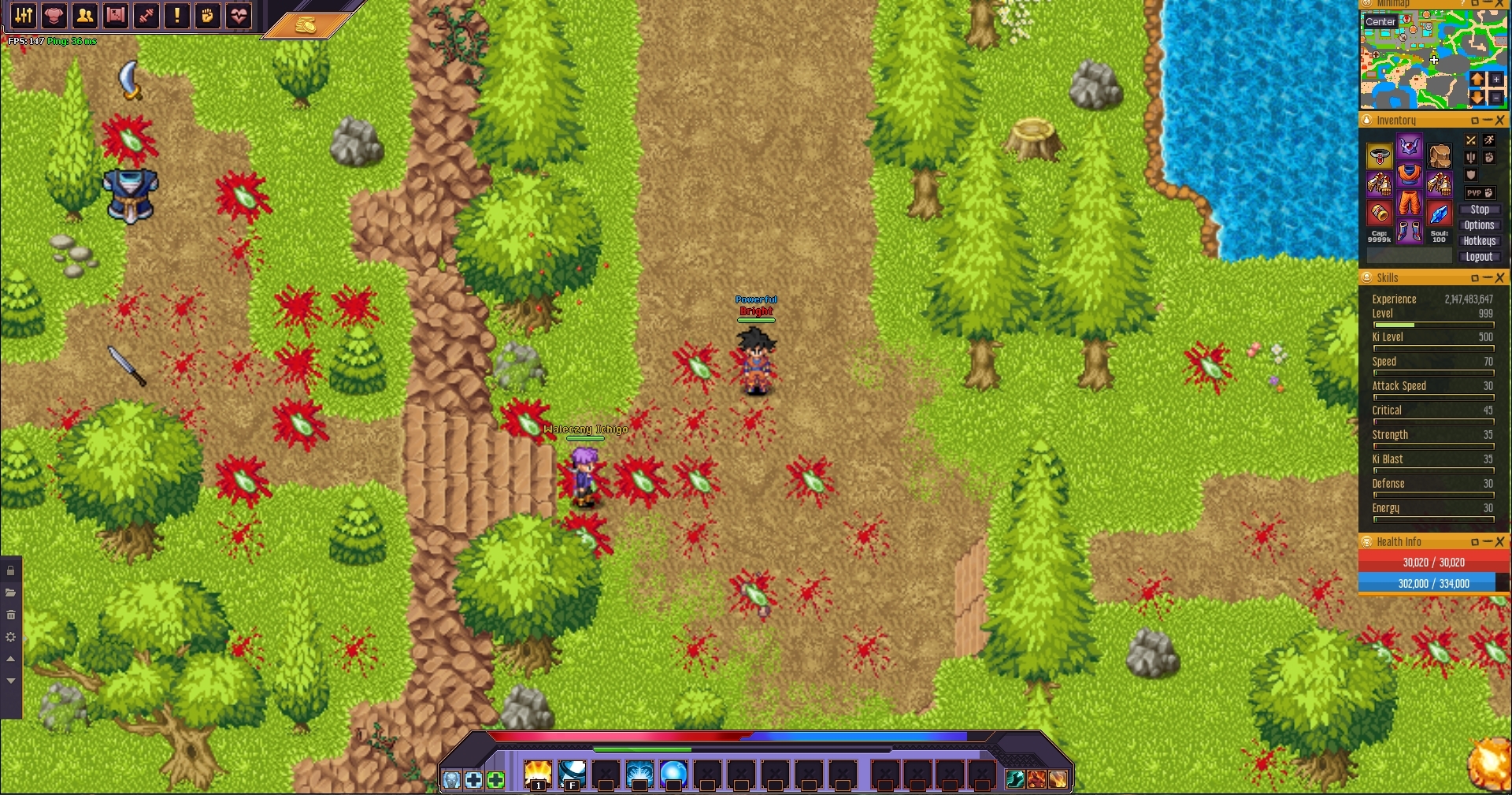Open the Hotkeys settings
This screenshot has width=1512, height=795.
[1479, 241]
